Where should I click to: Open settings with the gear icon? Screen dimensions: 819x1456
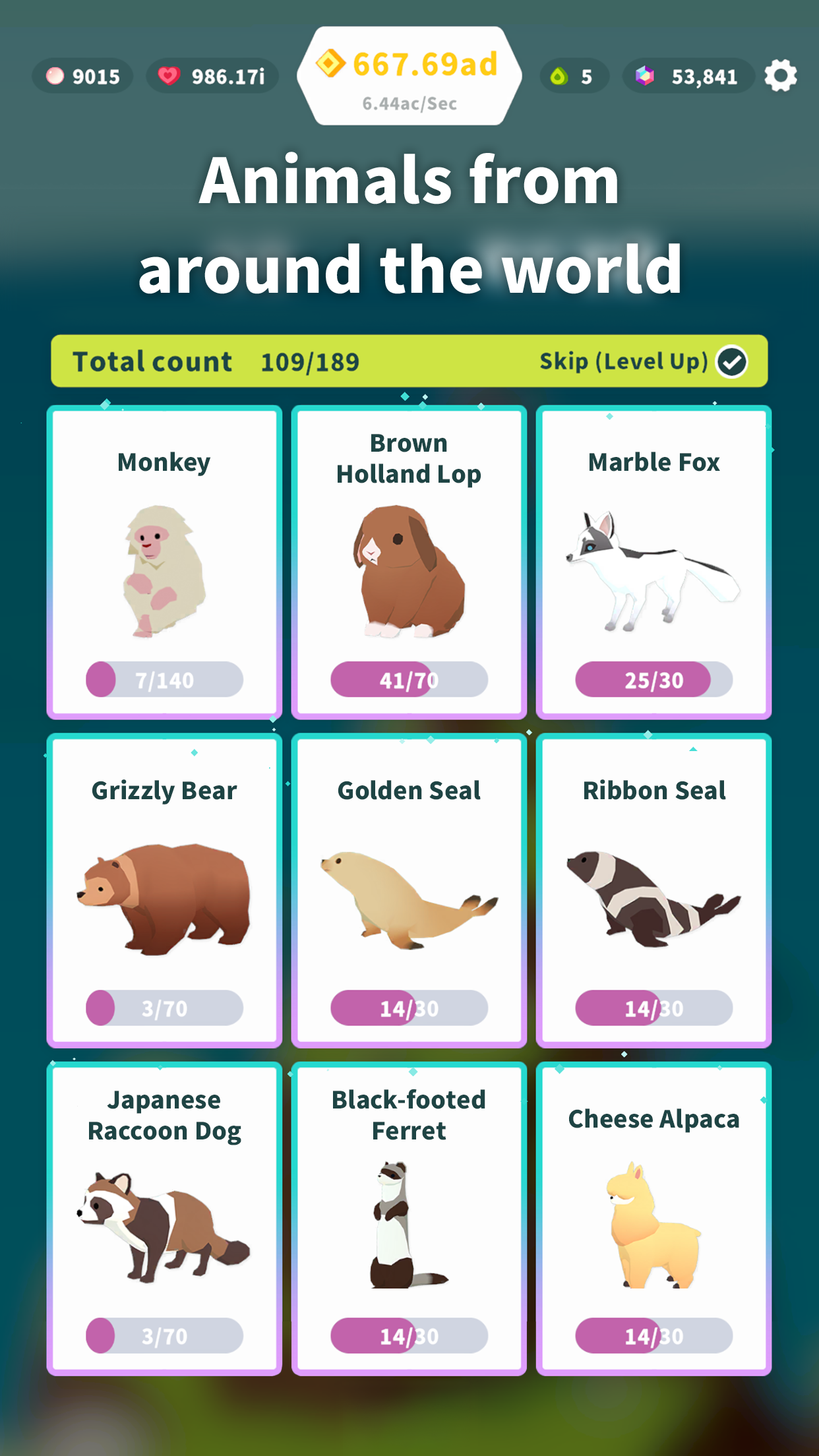pos(781,76)
